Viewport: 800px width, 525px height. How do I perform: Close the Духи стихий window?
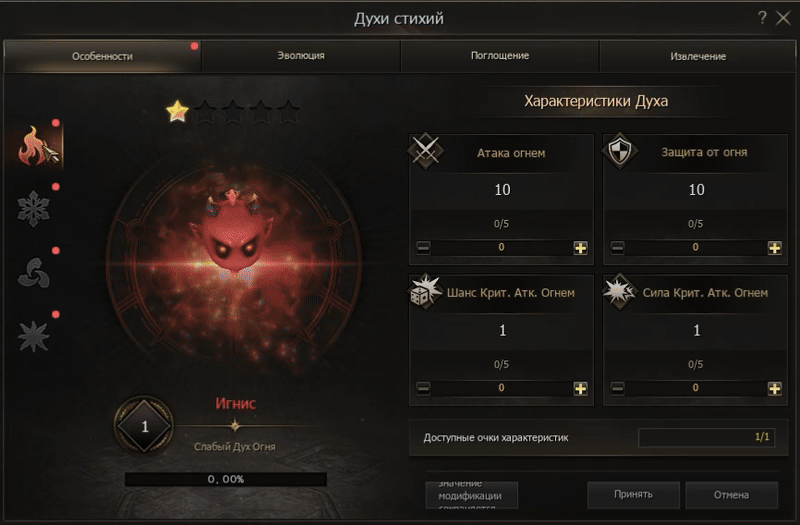click(x=783, y=17)
